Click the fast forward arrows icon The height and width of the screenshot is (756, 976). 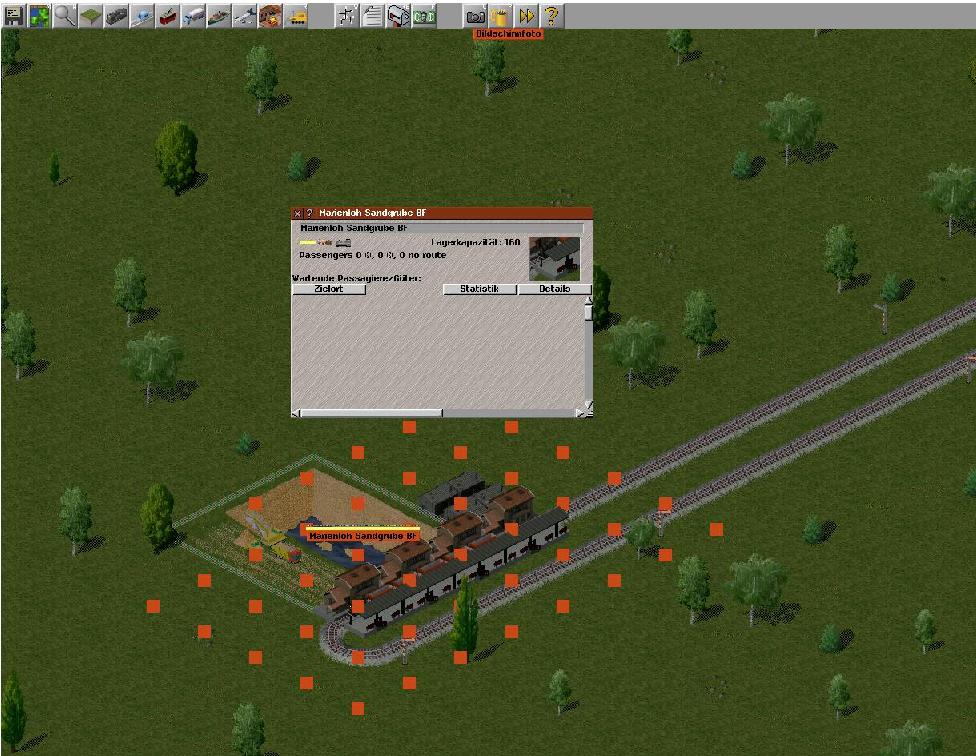click(x=526, y=15)
